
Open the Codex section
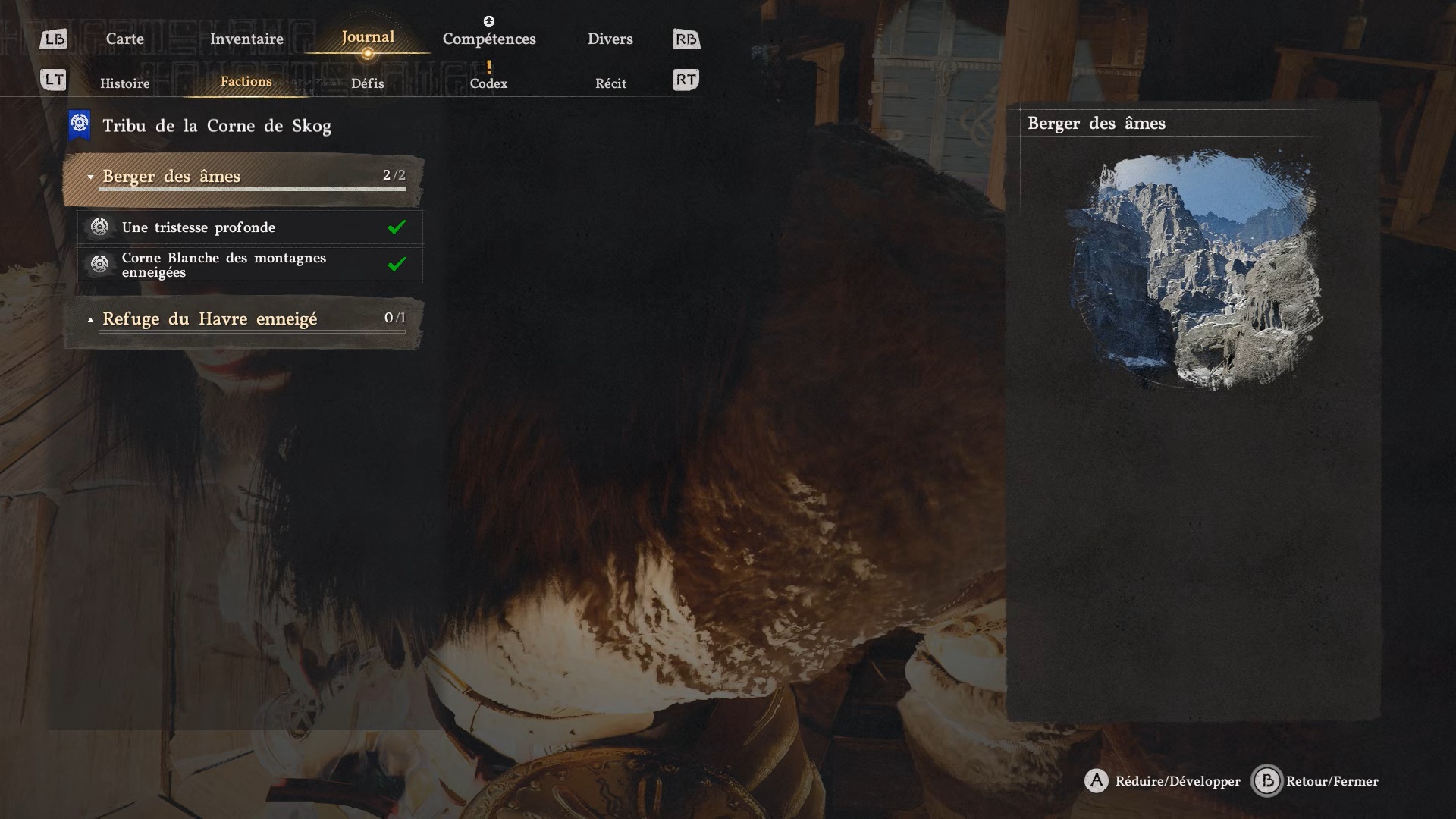click(x=488, y=83)
